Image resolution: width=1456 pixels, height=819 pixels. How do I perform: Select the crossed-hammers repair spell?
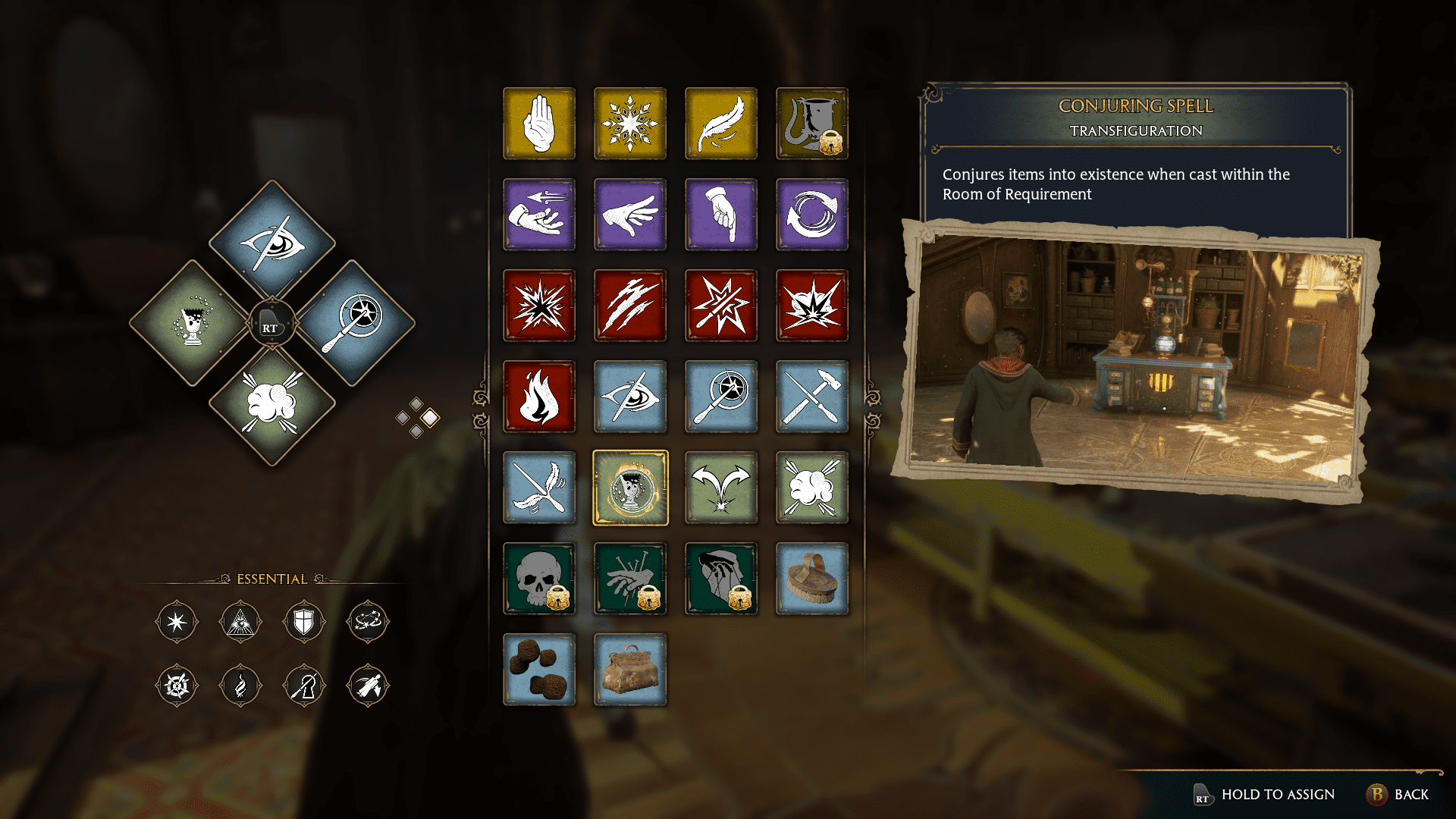click(x=812, y=397)
